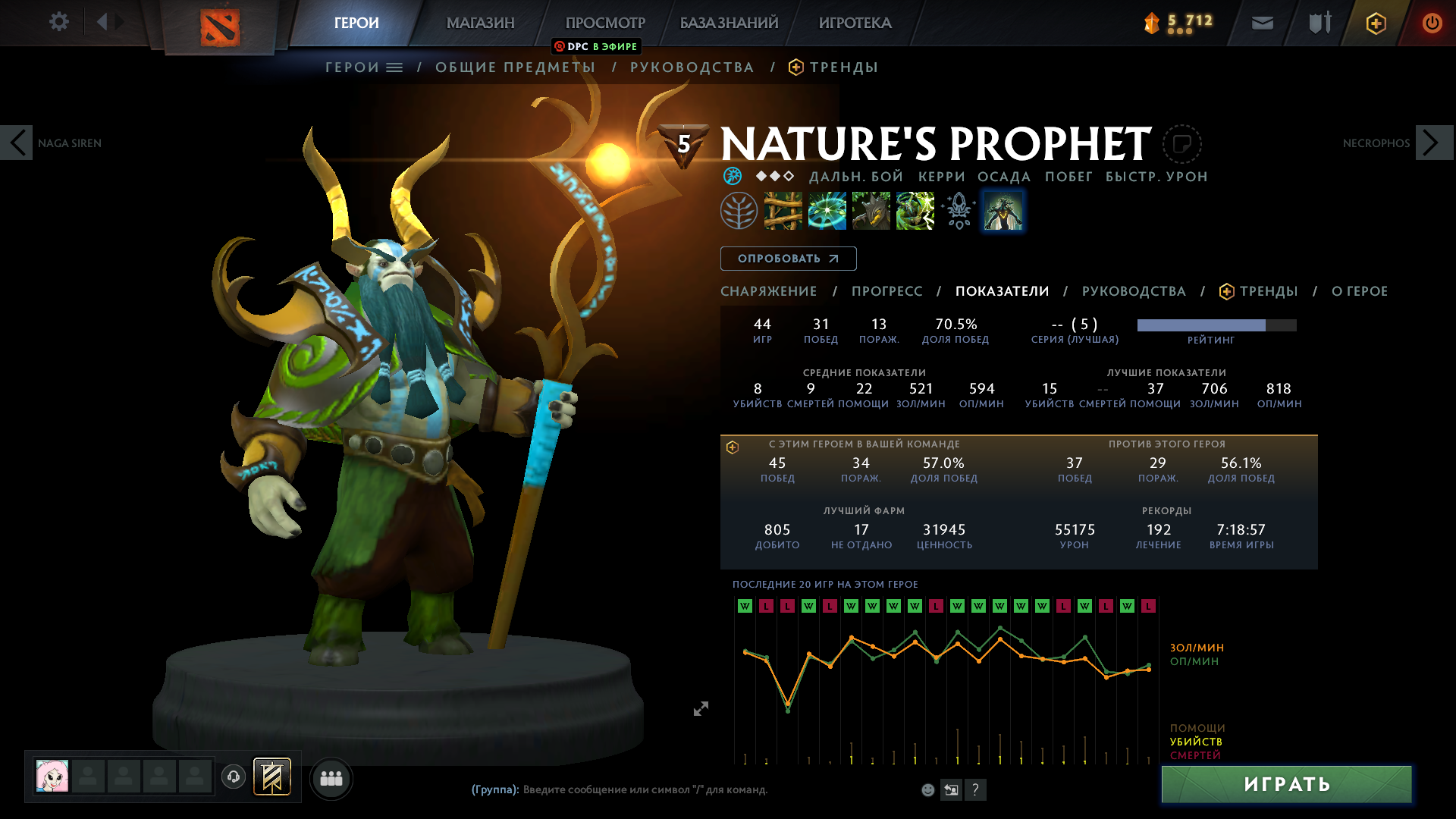Screen dimensions: 1456x819
Task: Go to the БАЗА ЗНАНИЙ tab
Action: 729,23
